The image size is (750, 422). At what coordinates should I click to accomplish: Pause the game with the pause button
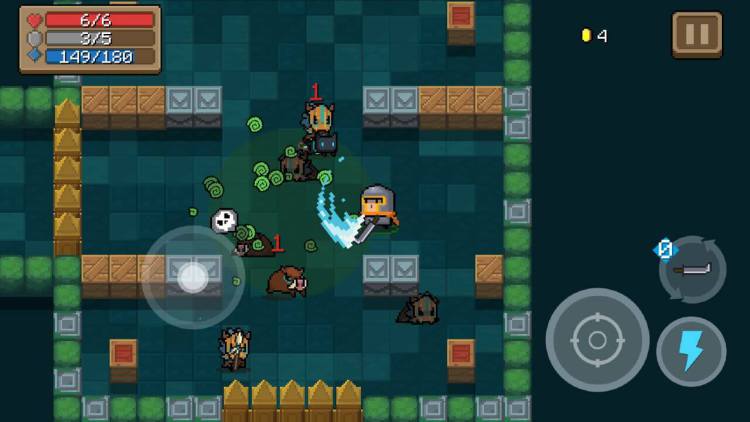tap(696, 35)
